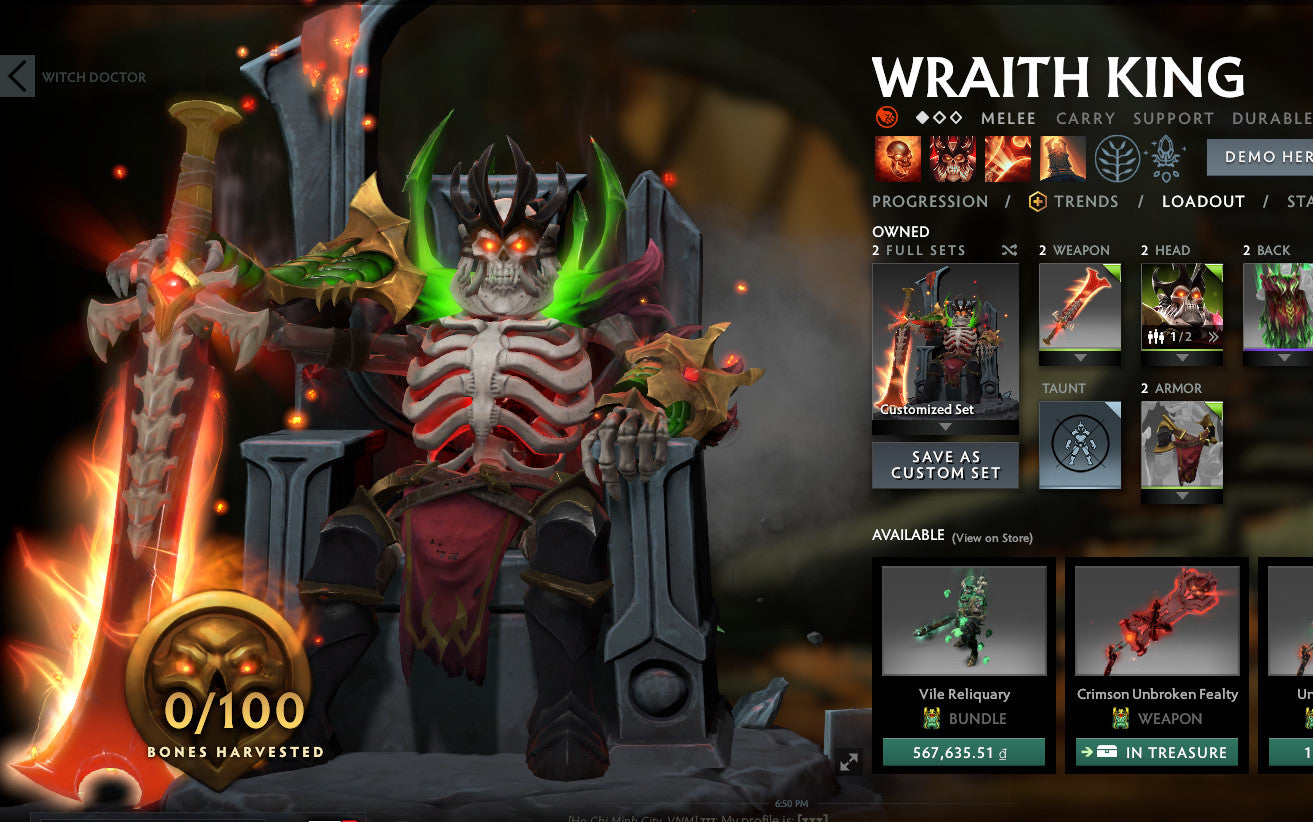Open the Progression tab
Screen dimensions: 1313x822
pyautogui.click(x=929, y=201)
